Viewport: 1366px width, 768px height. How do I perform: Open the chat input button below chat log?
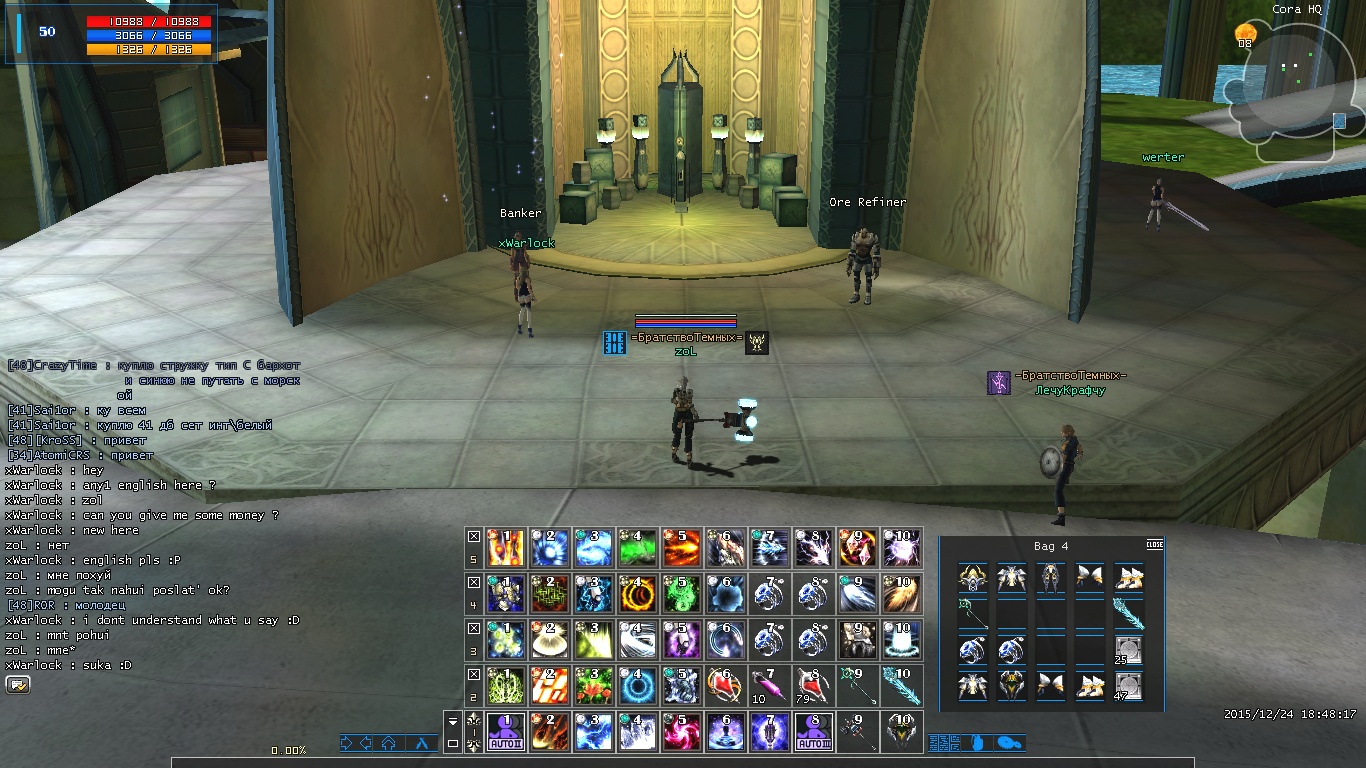pyautogui.click(x=18, y=685)
